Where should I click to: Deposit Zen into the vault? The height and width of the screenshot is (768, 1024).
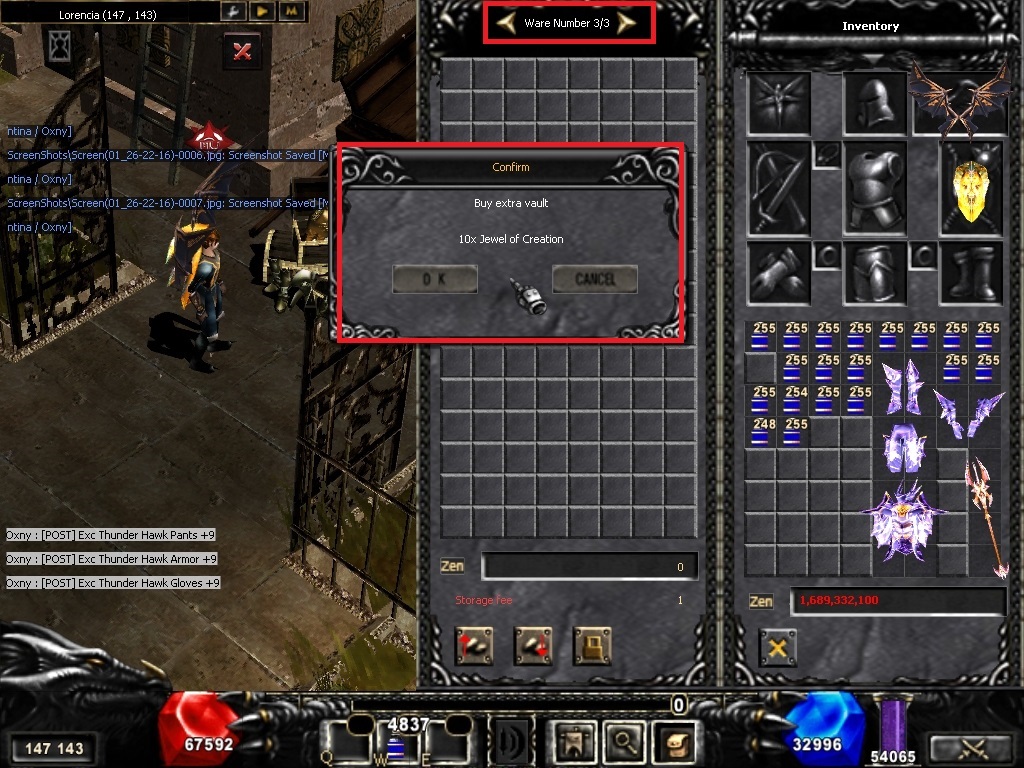474,646
